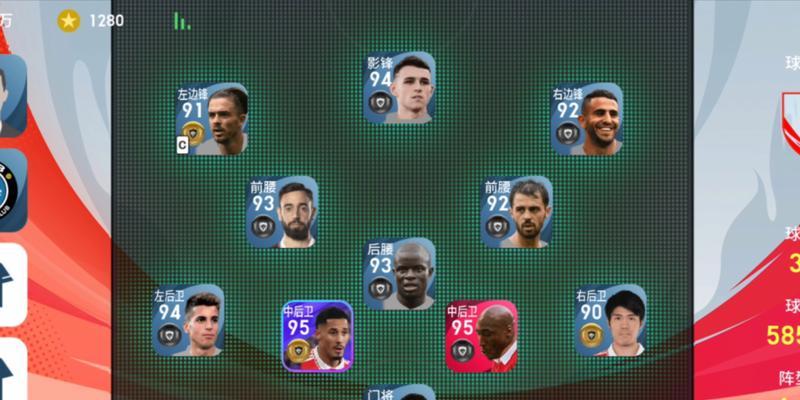The image size is (800, 400).
Task: Choose the 前腰 attacking midfielder rated 92
Action: point(516,212)
